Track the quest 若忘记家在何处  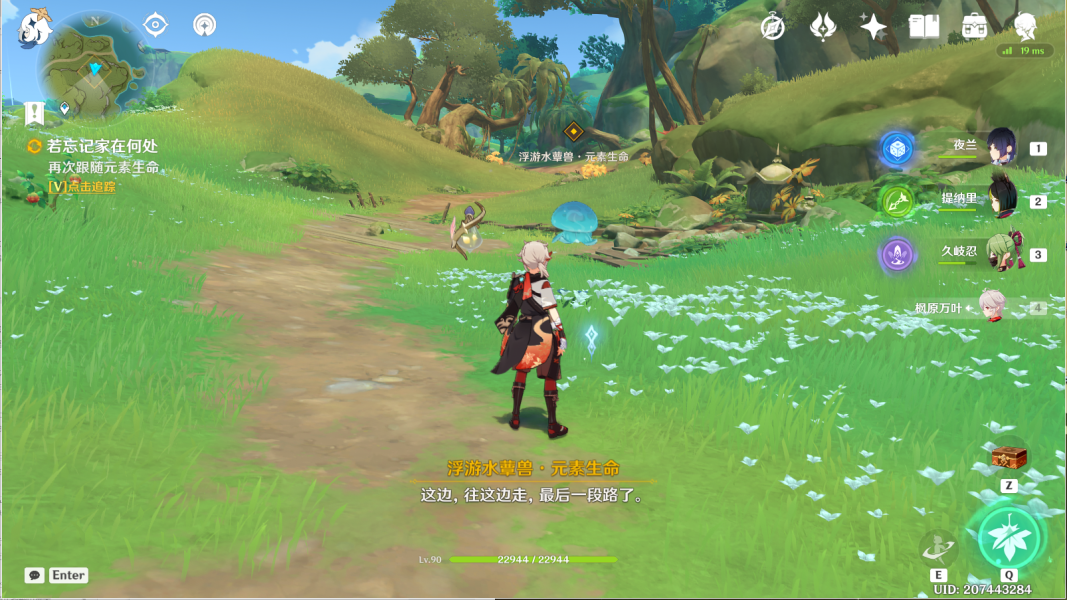100,146
